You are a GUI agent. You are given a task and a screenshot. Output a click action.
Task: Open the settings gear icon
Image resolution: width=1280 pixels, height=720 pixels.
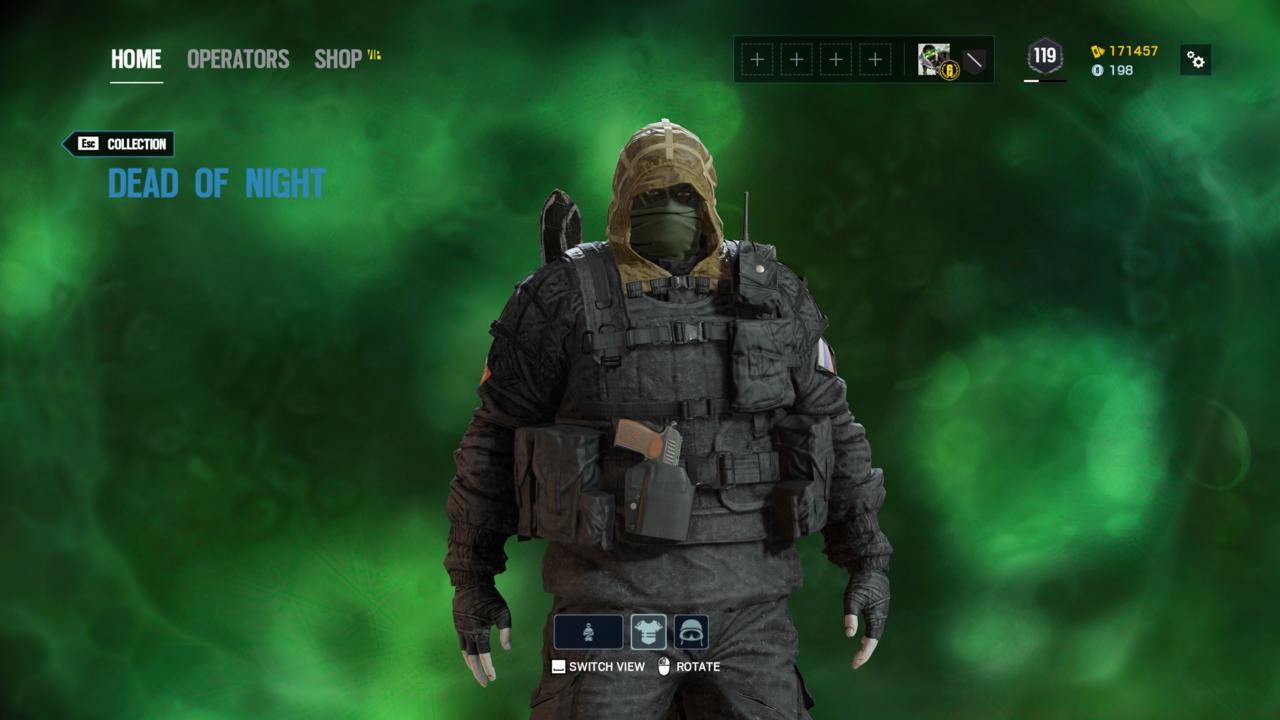coord(1196,60)
